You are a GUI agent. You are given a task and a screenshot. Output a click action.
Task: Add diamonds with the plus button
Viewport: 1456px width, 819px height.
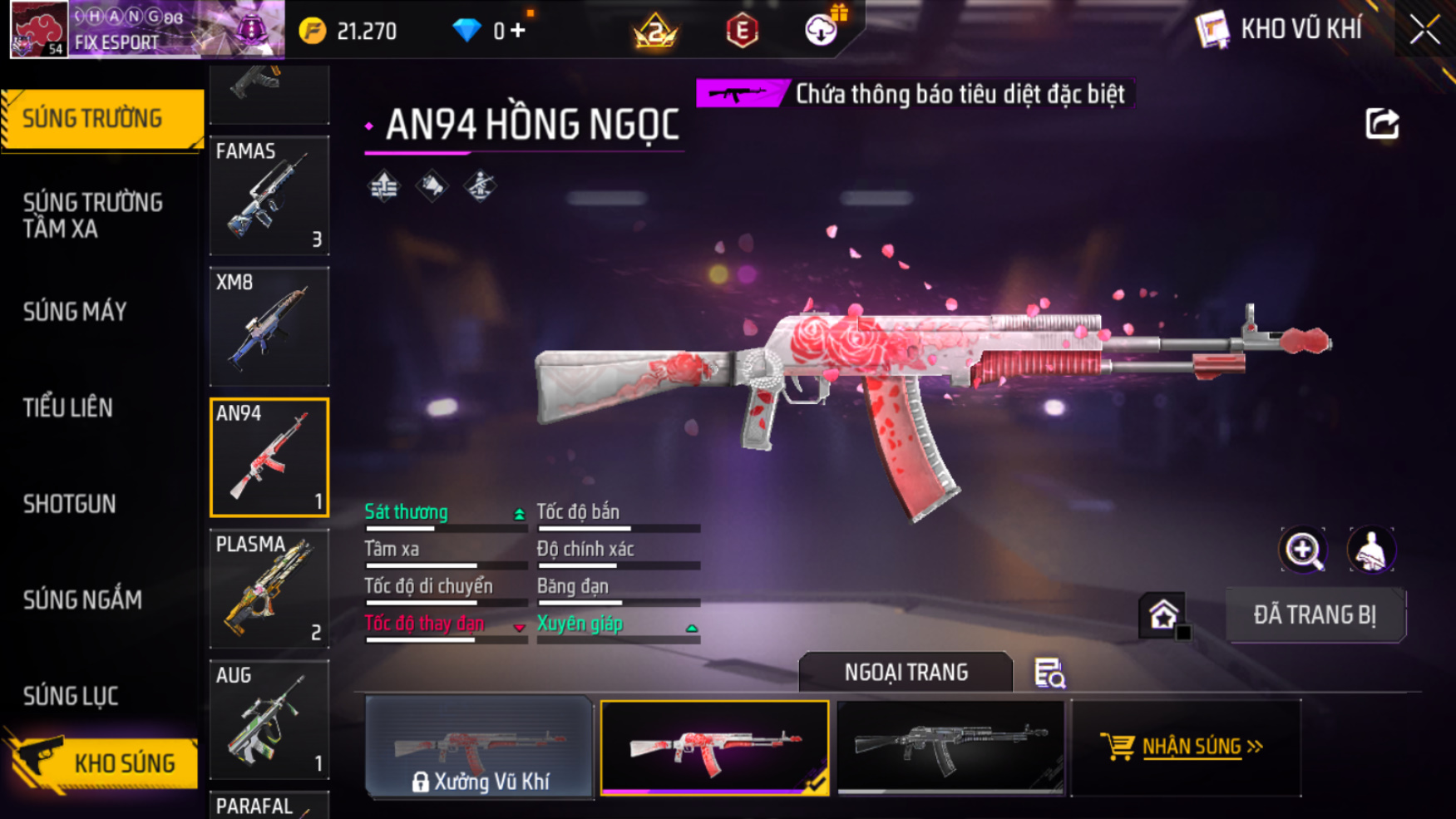[x=518, y=32]
